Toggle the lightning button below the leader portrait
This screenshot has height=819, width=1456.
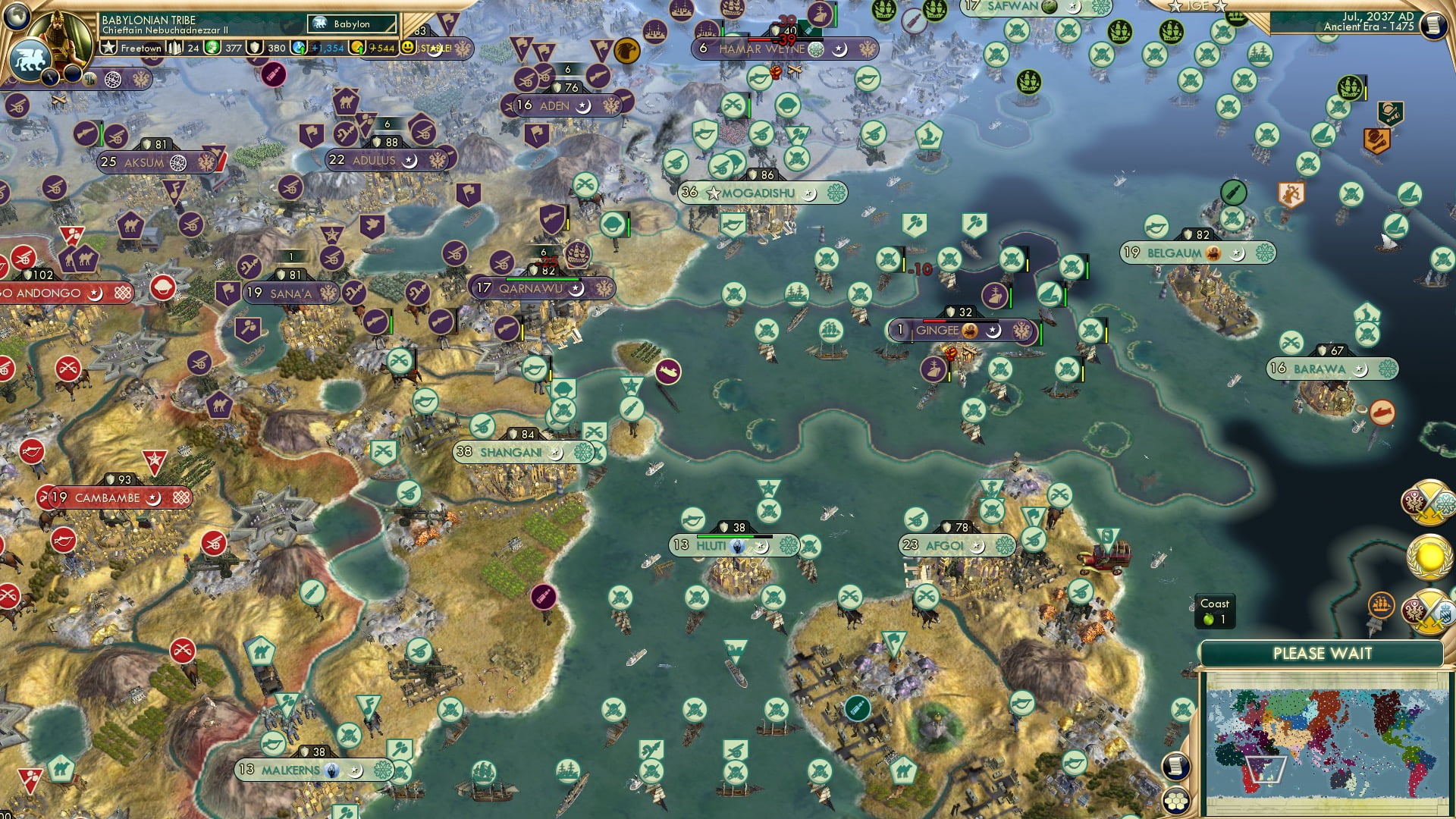(49, 78)
